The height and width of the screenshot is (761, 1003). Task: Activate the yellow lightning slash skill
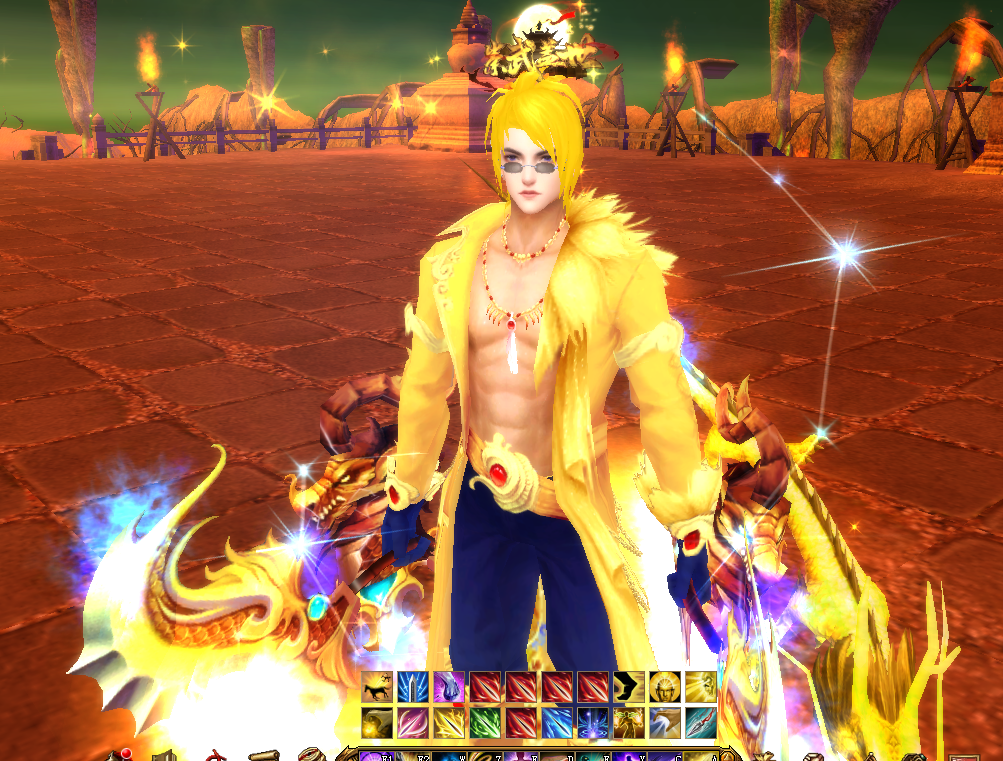tap(449, 723)
